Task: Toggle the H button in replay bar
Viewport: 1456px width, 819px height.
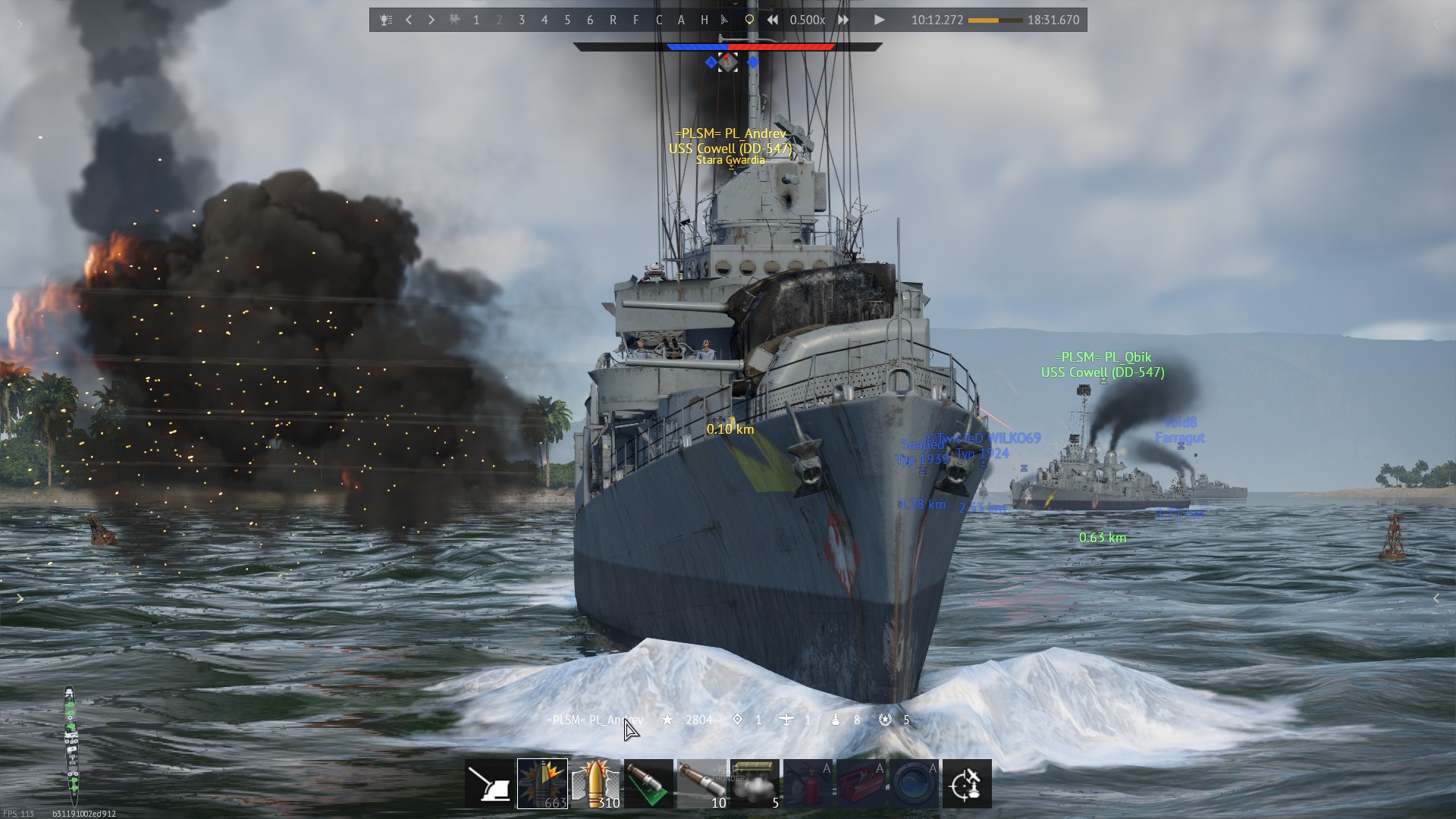Action: click(x=704, y=20)
